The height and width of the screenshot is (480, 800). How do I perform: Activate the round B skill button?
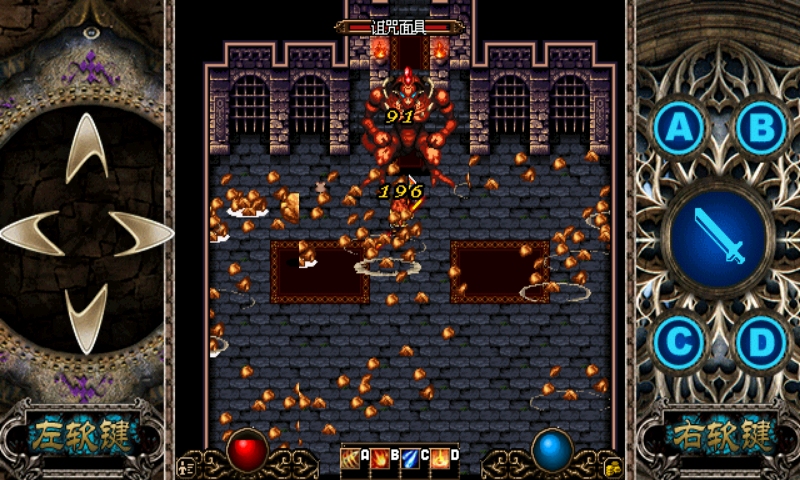click(x=761, y=127)
